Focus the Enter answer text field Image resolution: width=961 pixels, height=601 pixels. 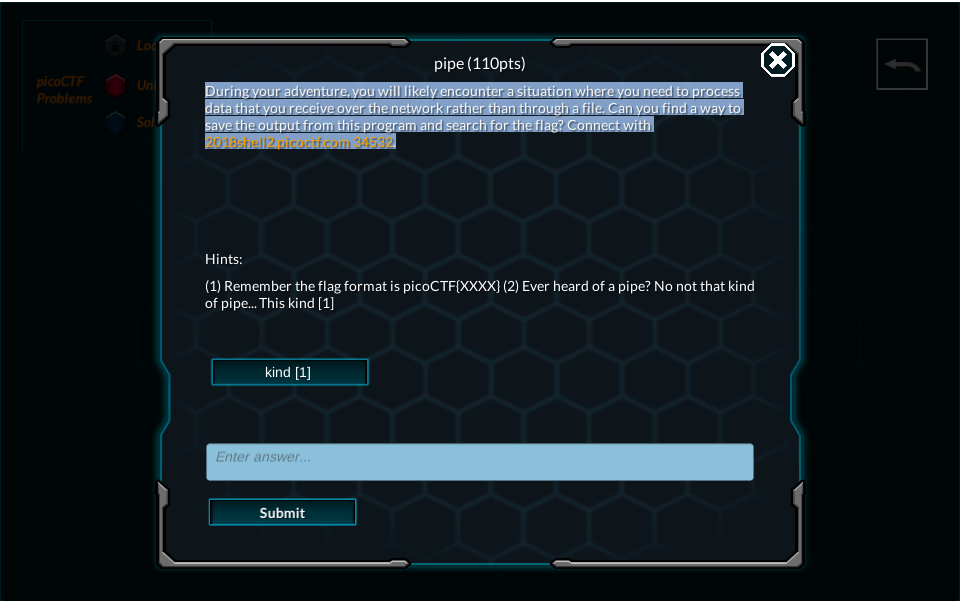coord(479,462)
